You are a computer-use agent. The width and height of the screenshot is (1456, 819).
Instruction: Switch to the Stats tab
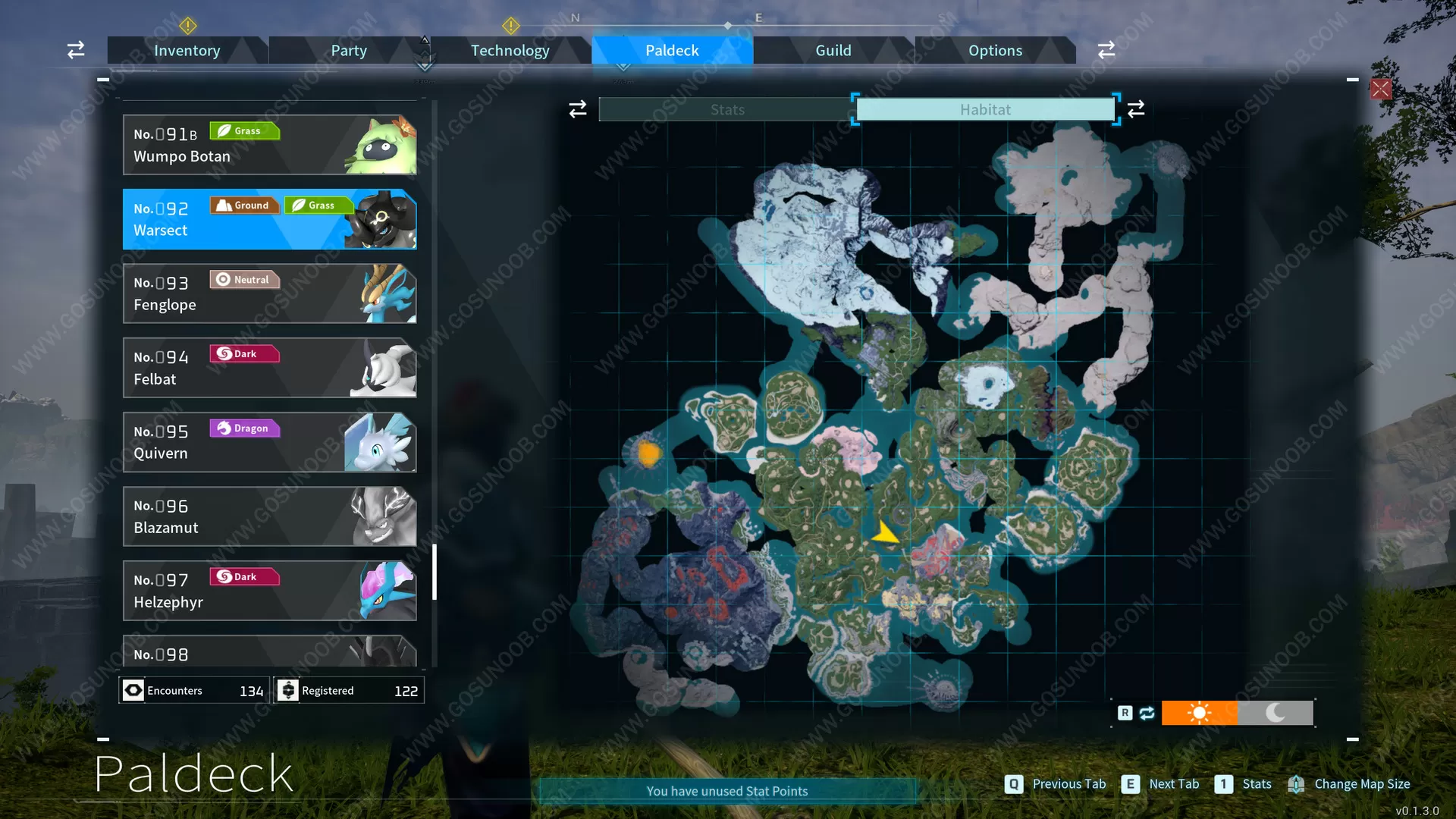(x=726, y=108)
